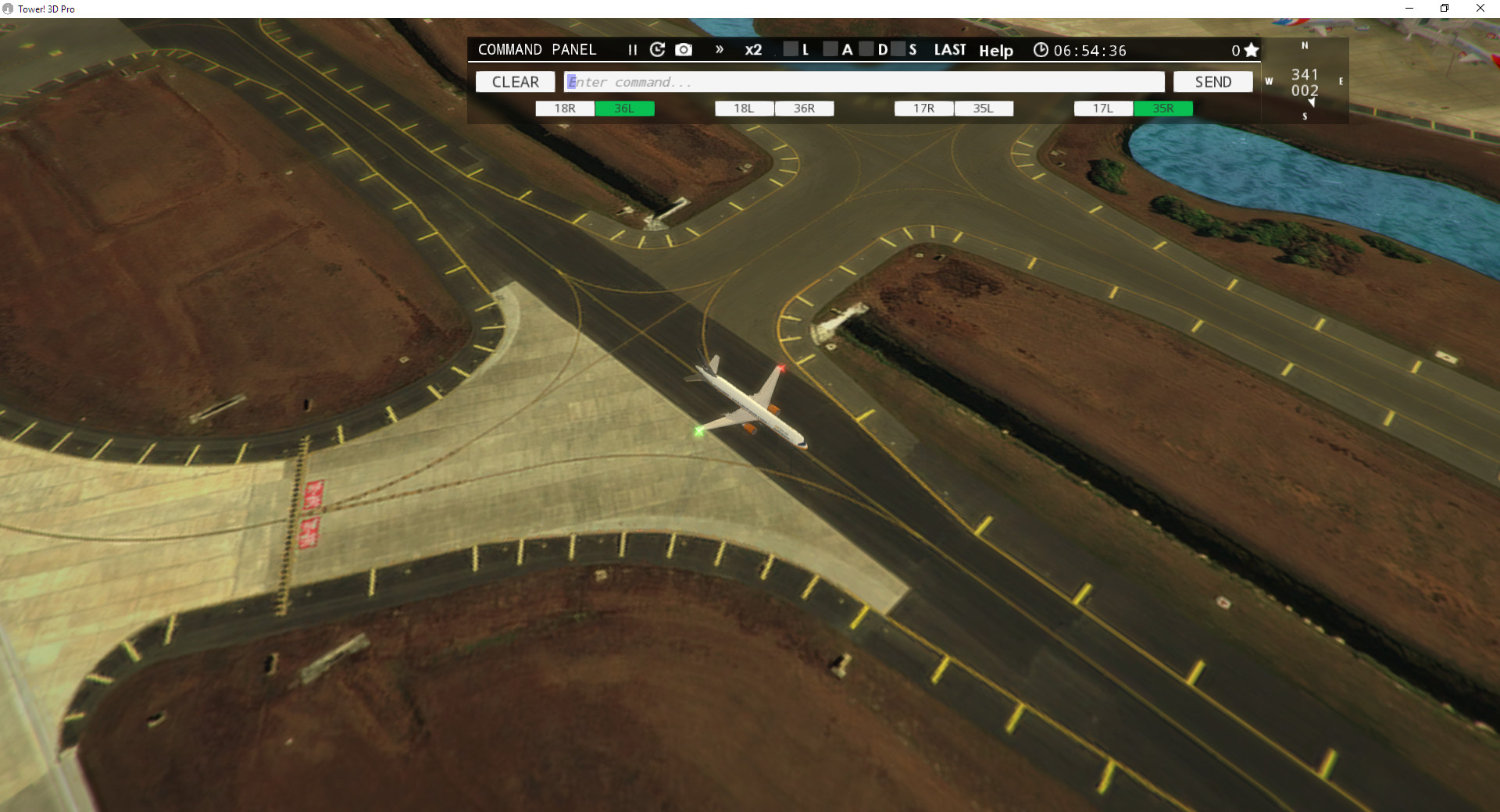Expand the command panel with the chevron
This screenshot has width=1500, height=812.
[x=720, y=49]
